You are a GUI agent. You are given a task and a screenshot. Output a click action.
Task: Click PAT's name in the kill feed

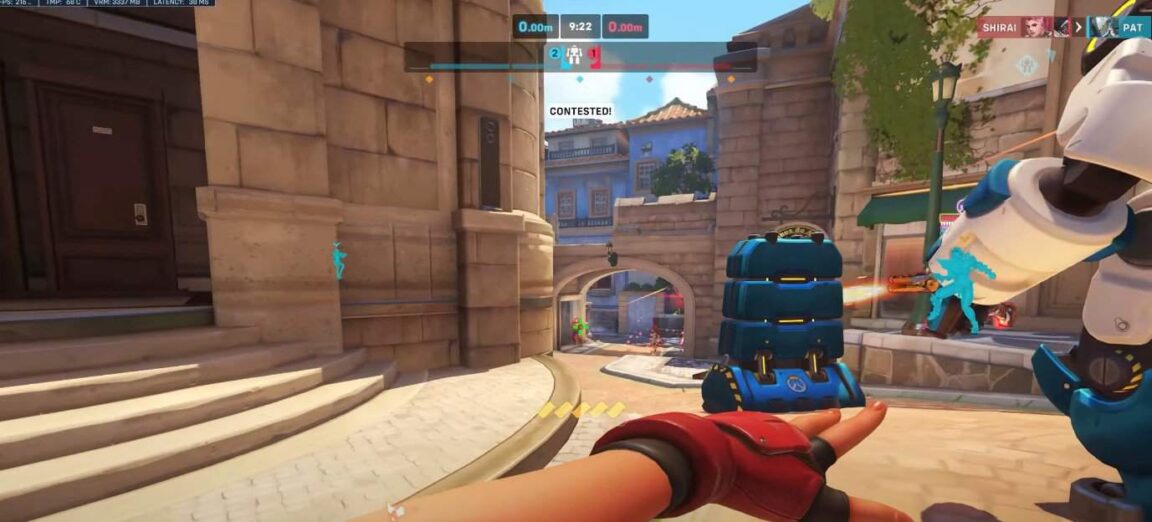tap(1131, 27)
